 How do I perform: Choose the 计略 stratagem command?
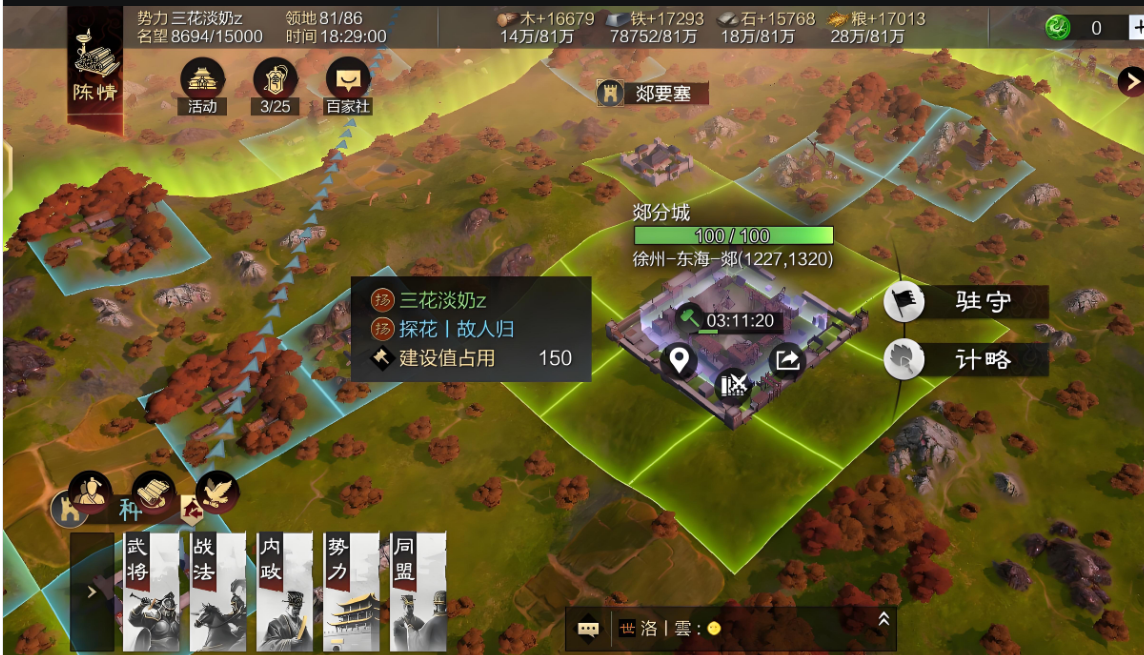tap(966, 360)
